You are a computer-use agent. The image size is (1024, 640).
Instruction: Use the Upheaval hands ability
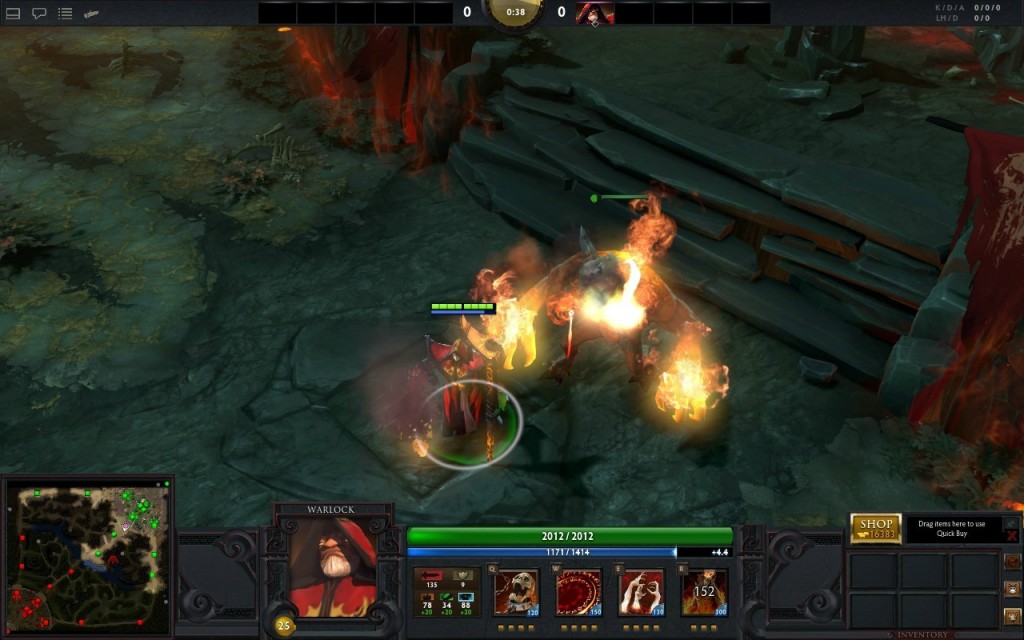click(x=641, y=592)
